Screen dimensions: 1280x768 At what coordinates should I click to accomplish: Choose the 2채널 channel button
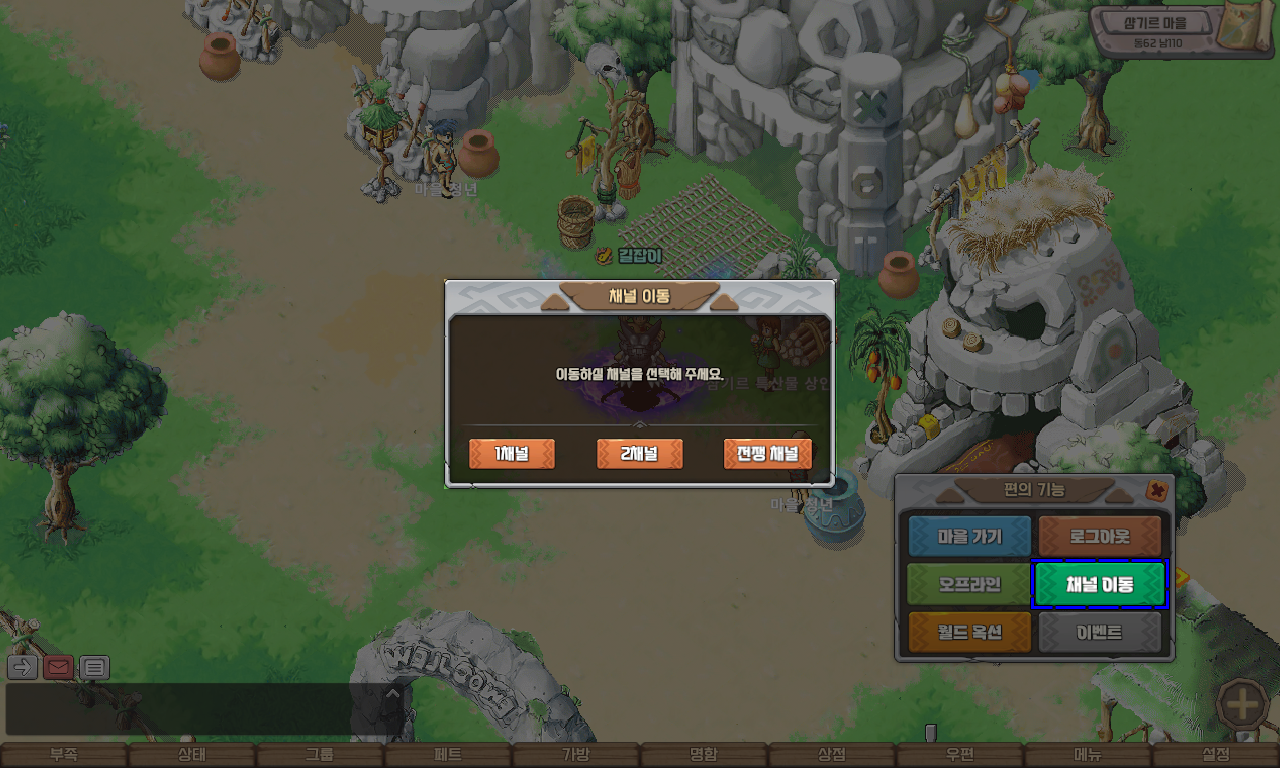point(639,454)
